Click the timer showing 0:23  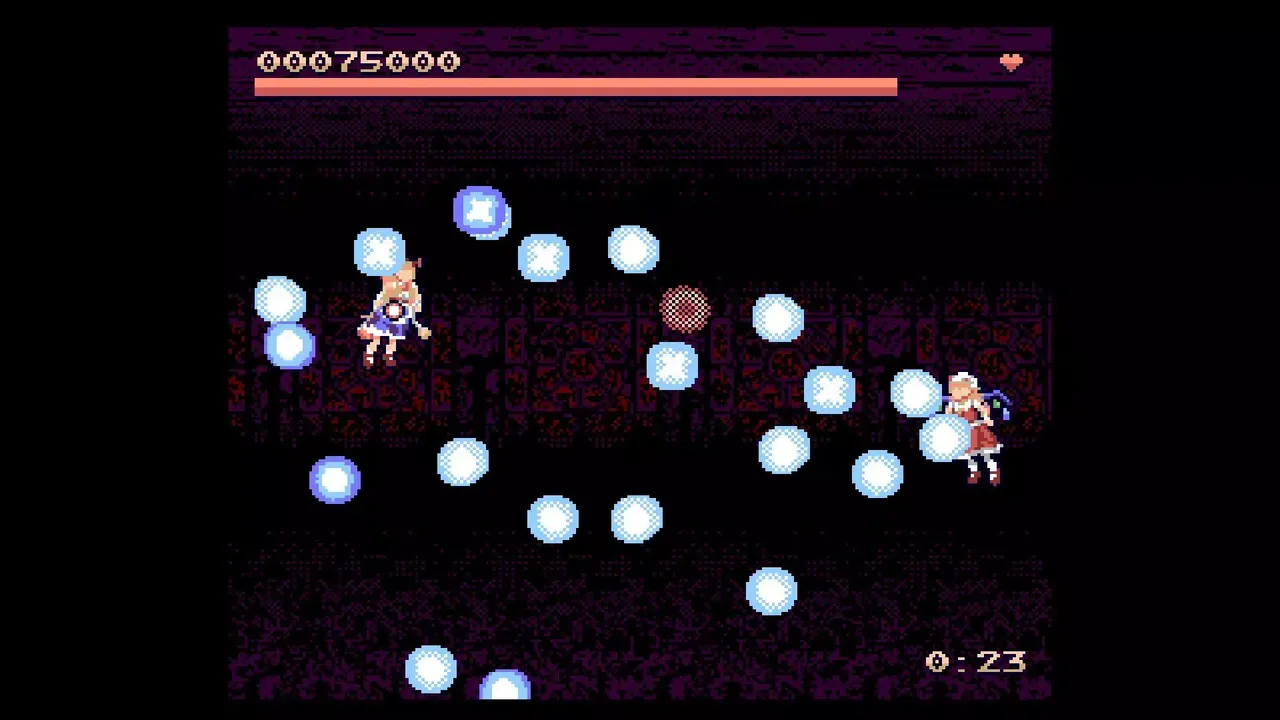tap(973, 661)
